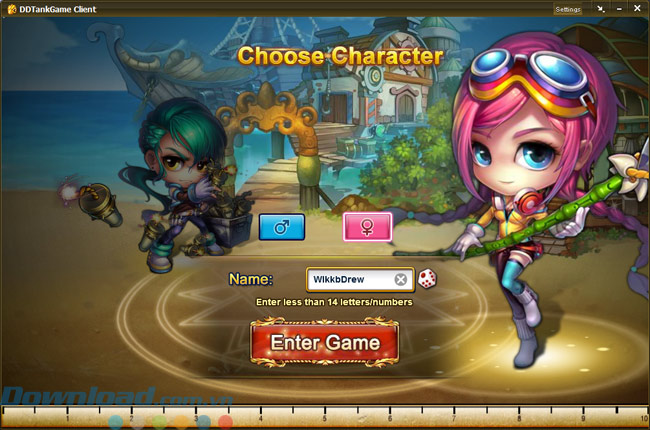Minimize the DDTankGame Client window
The height and width of the screenshot is (430, 650).
pyautogui.click(x=619, y=9)
